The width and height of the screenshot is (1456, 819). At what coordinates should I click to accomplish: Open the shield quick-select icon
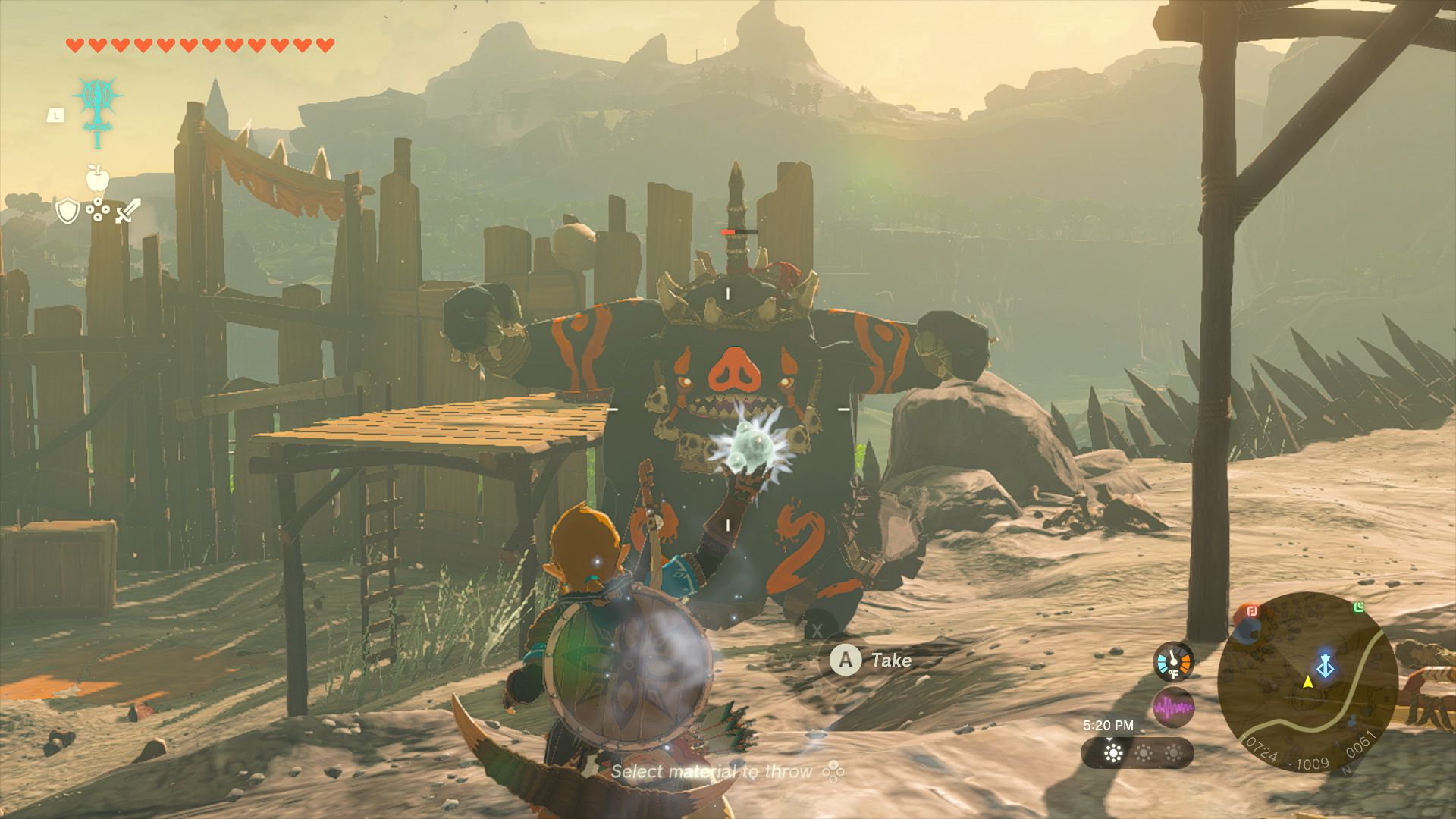[x=67, y=211]
